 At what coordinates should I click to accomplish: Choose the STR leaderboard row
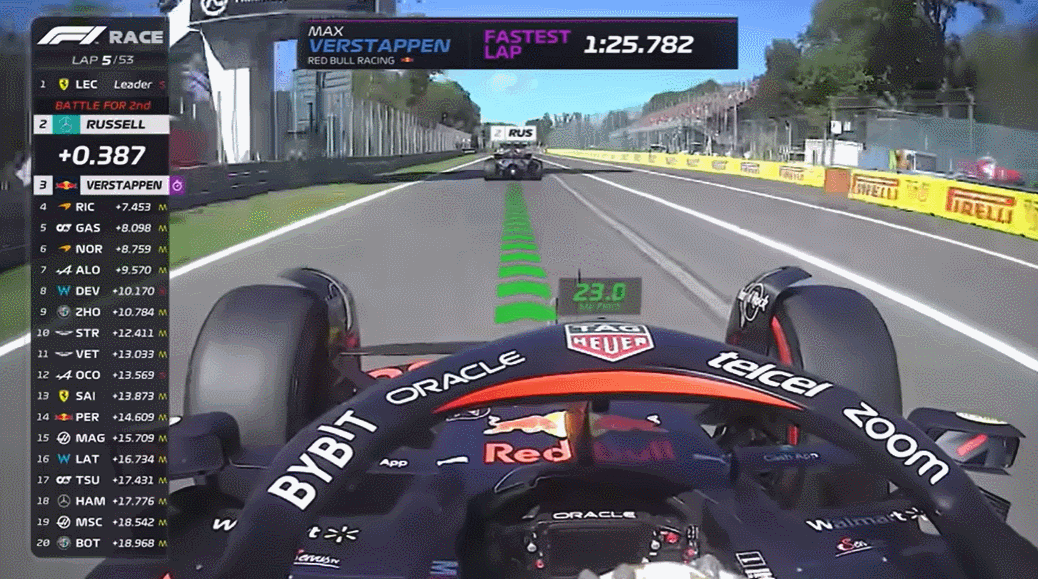[100, 333]
